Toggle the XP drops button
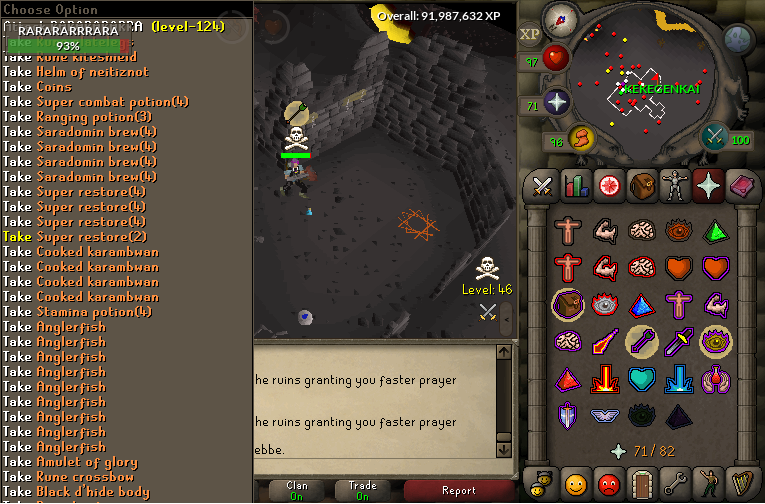This screenshot has height=504, width=765. (x=530, y=33)
